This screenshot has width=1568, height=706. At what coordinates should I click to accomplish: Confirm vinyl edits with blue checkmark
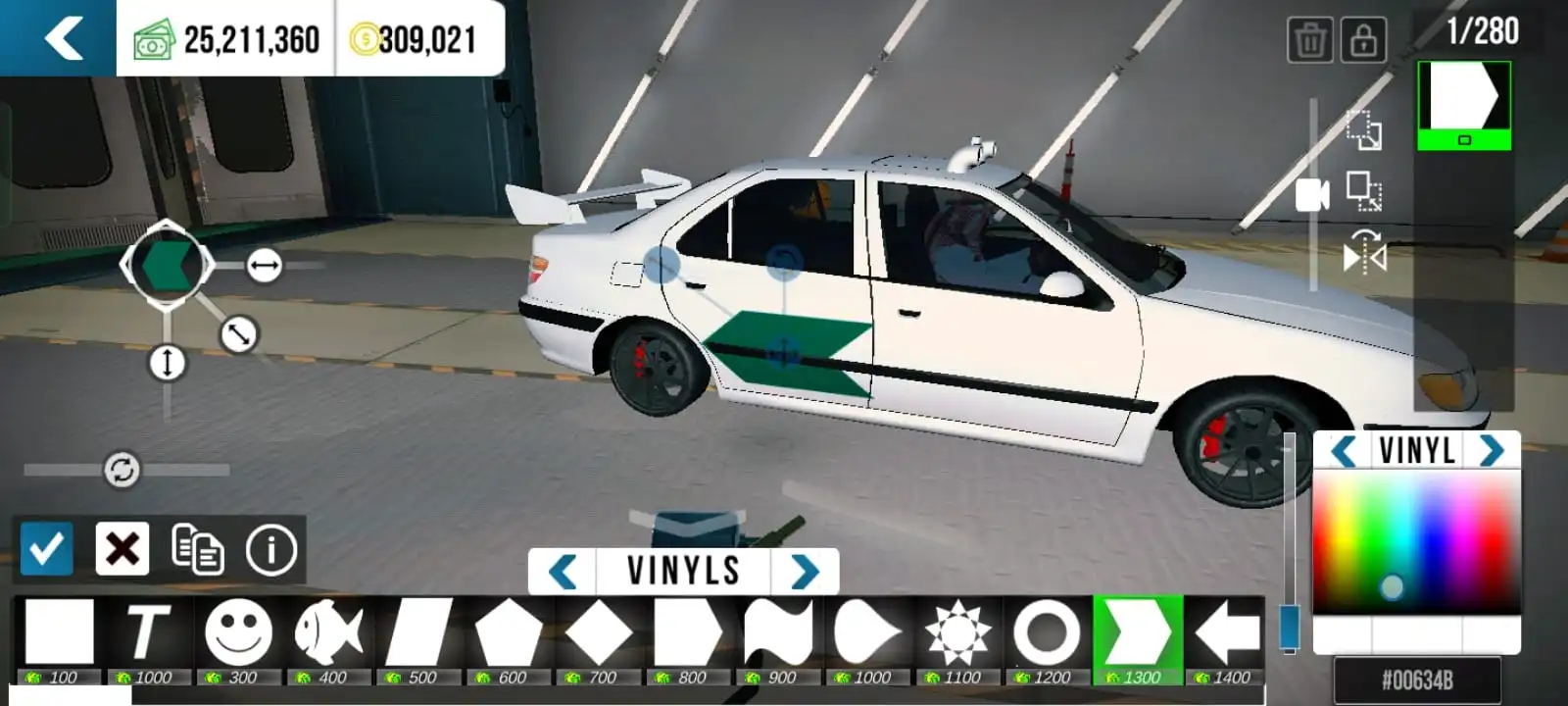click(x=46, y=548)
